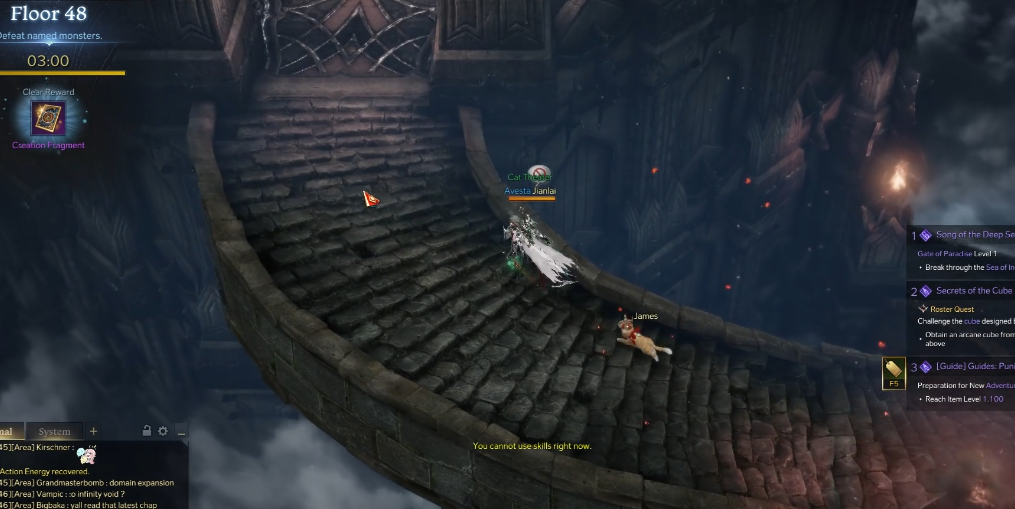Switch to the System chat tab

54,432
